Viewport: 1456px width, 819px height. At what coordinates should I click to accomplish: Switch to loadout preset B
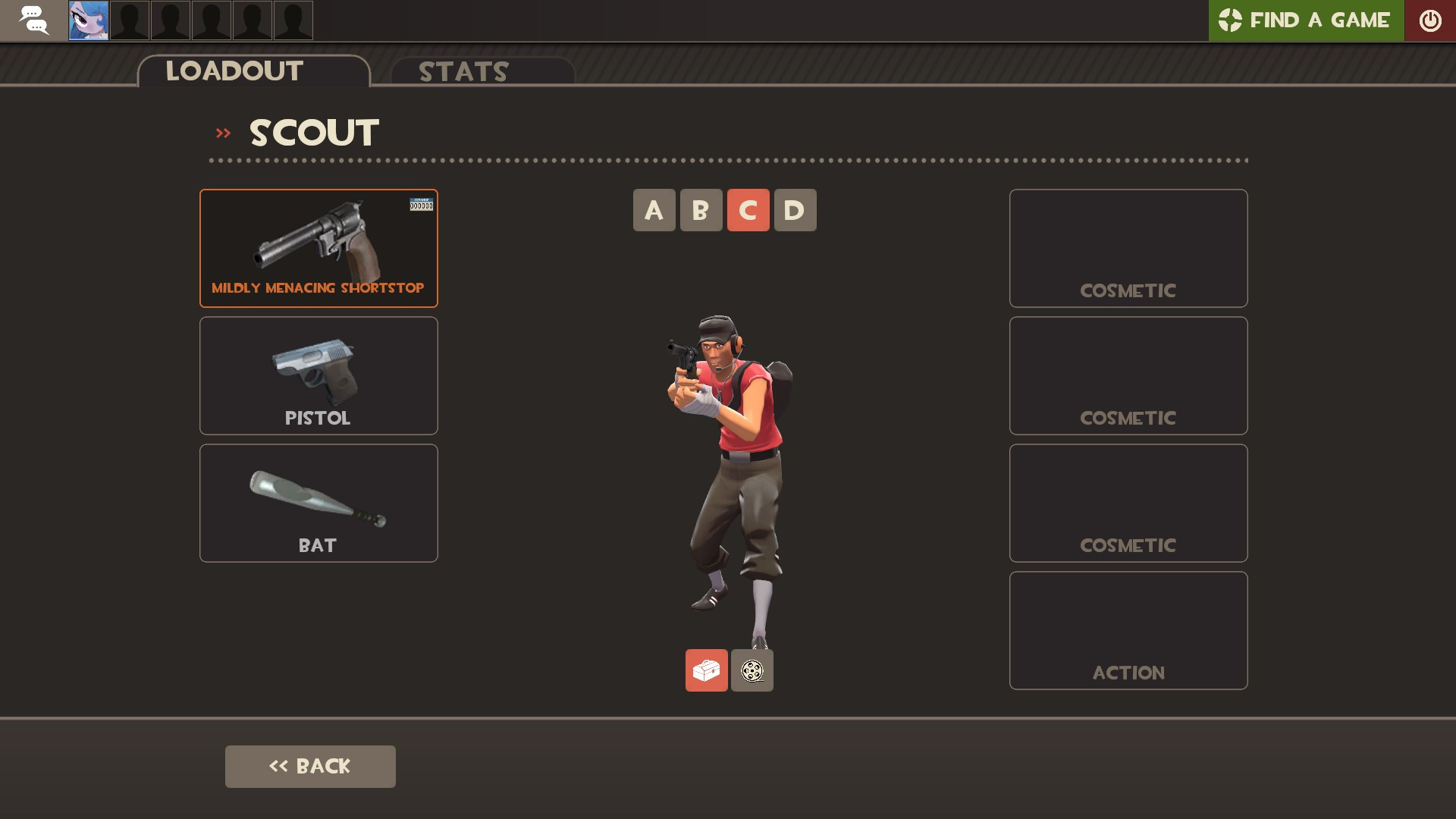[701, 210]
